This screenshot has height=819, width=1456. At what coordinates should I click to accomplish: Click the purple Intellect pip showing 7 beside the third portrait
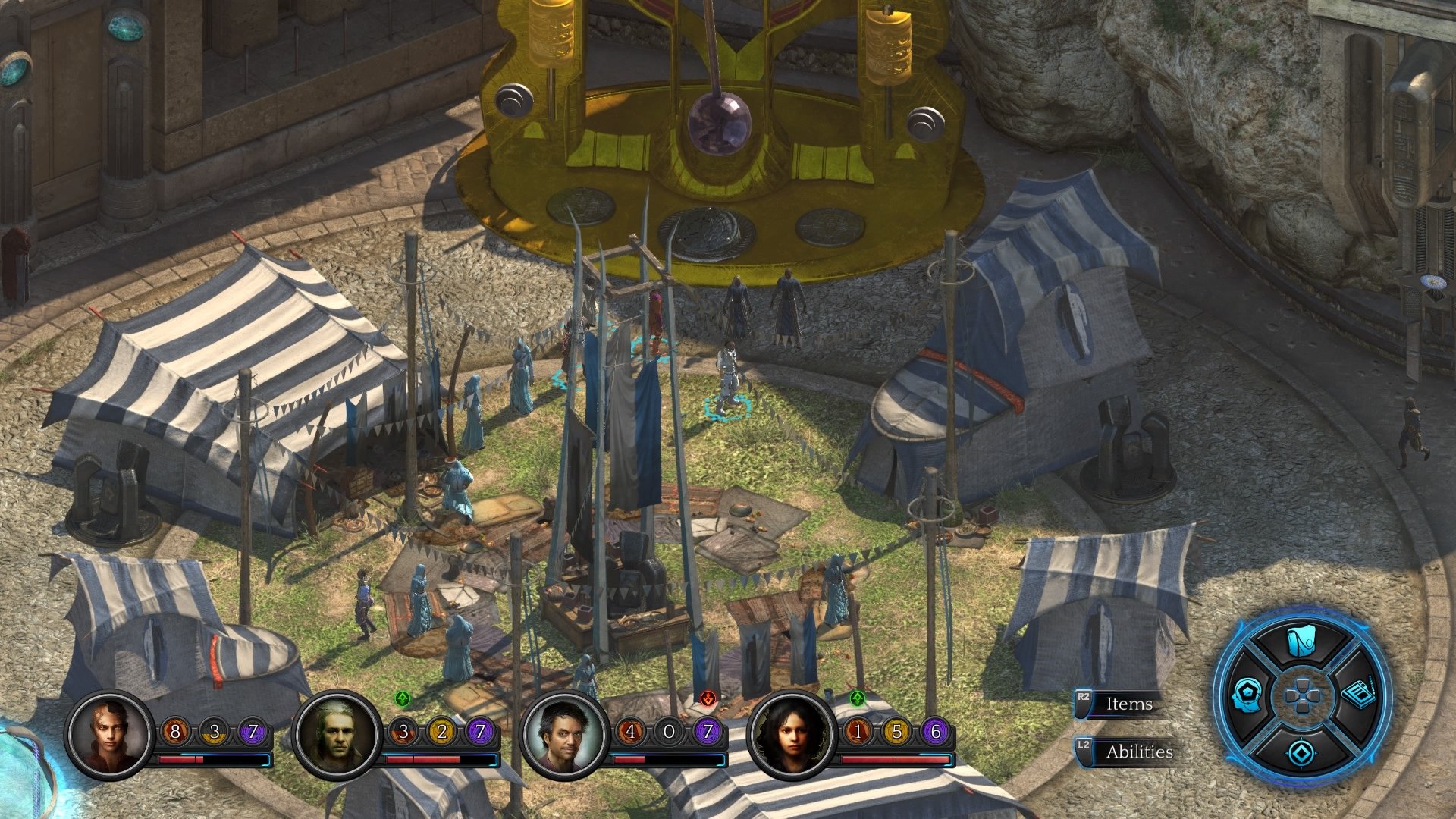(708, 733)
